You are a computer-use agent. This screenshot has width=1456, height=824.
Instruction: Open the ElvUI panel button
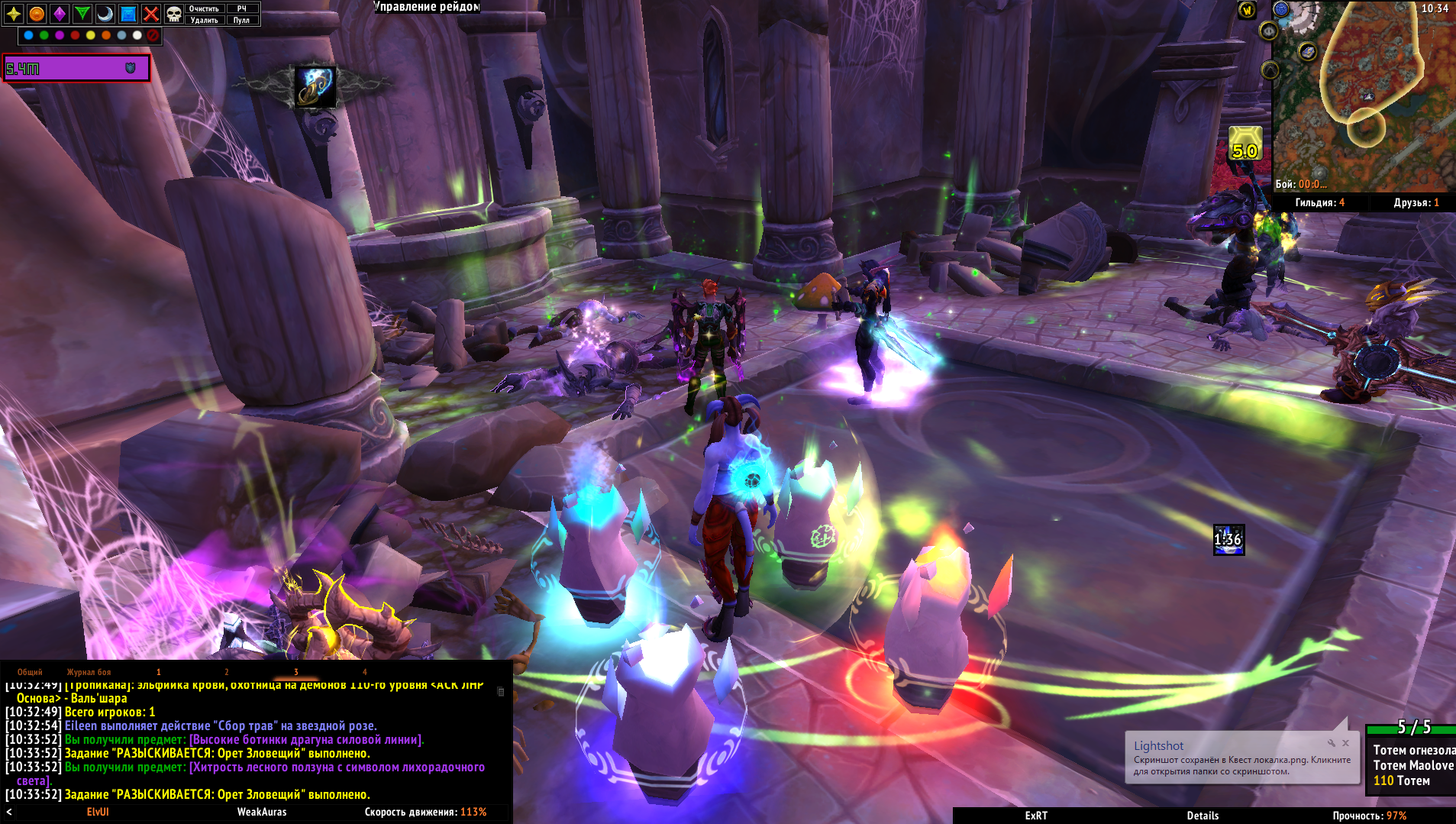(98, 812)
